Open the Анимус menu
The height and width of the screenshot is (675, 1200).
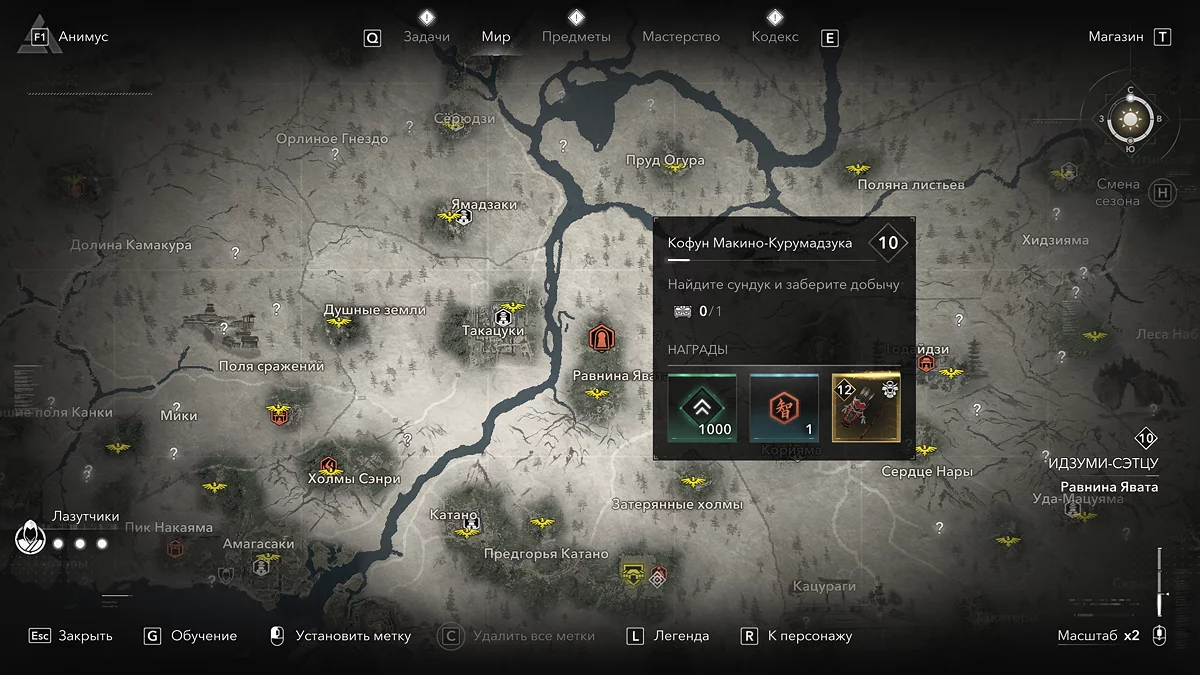(83, 37)
